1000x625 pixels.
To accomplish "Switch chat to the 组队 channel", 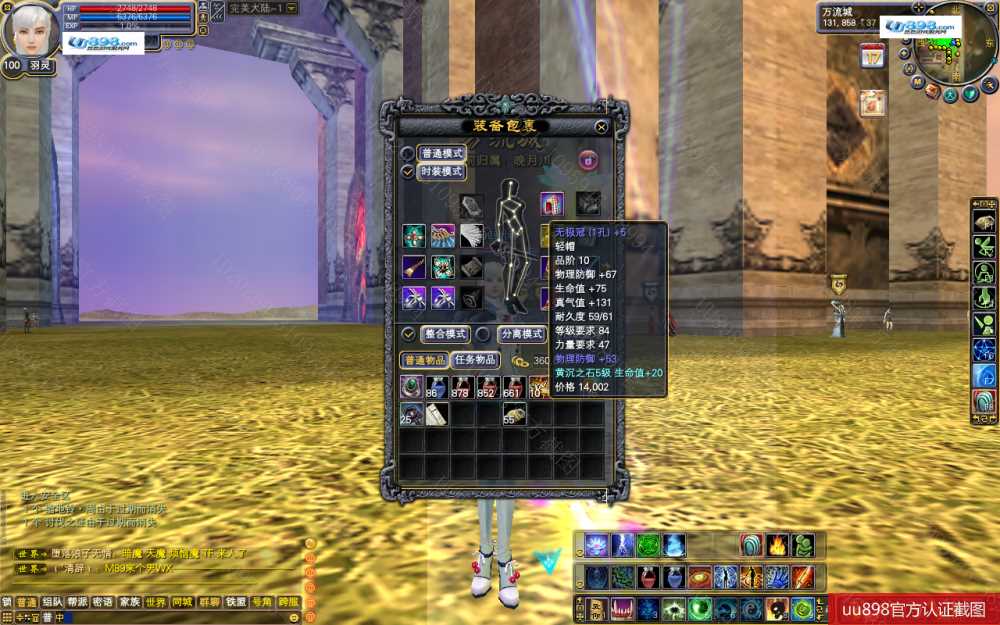I will pyautogui.click(x=51, y=602).
